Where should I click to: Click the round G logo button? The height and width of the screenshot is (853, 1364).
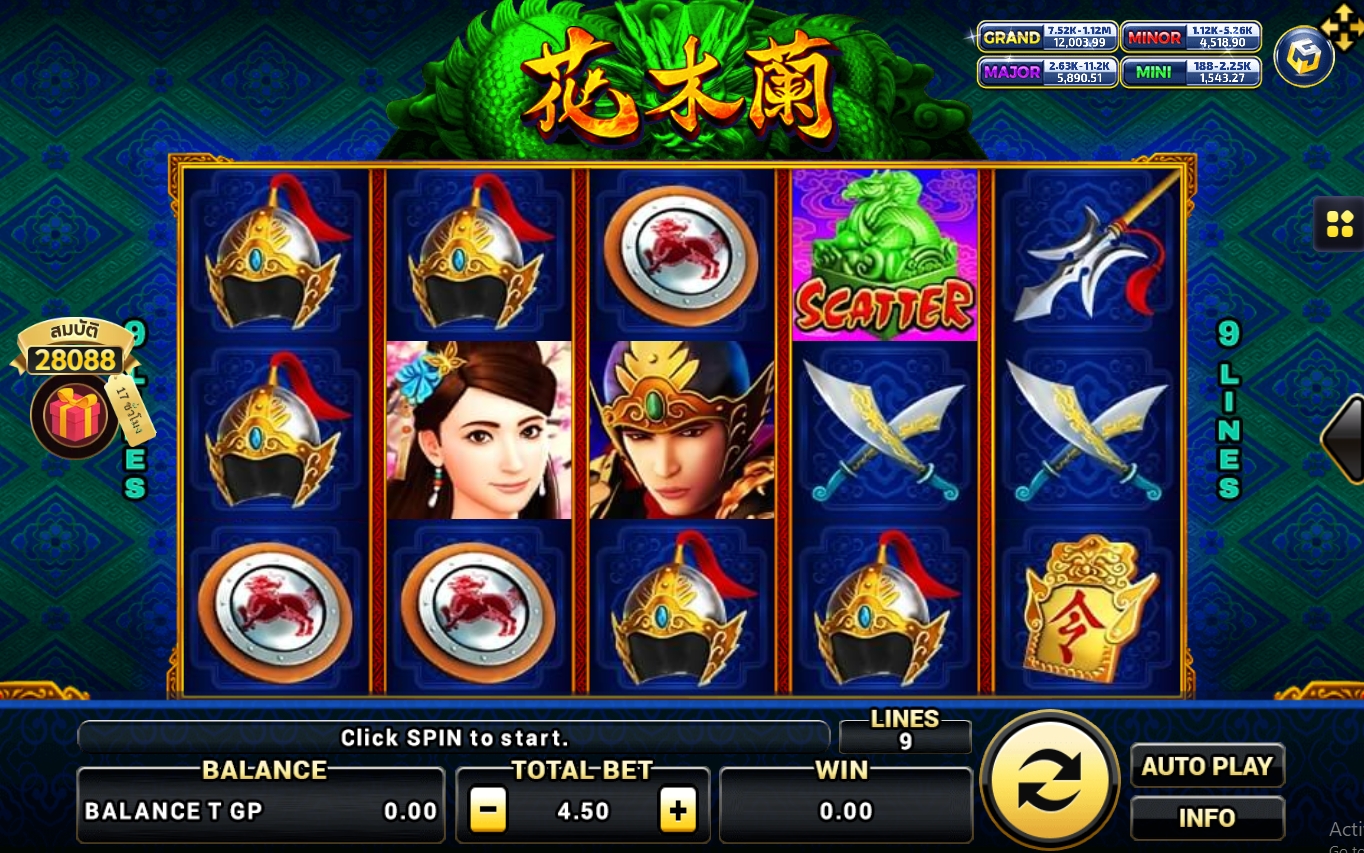[x=1303, y=57]
